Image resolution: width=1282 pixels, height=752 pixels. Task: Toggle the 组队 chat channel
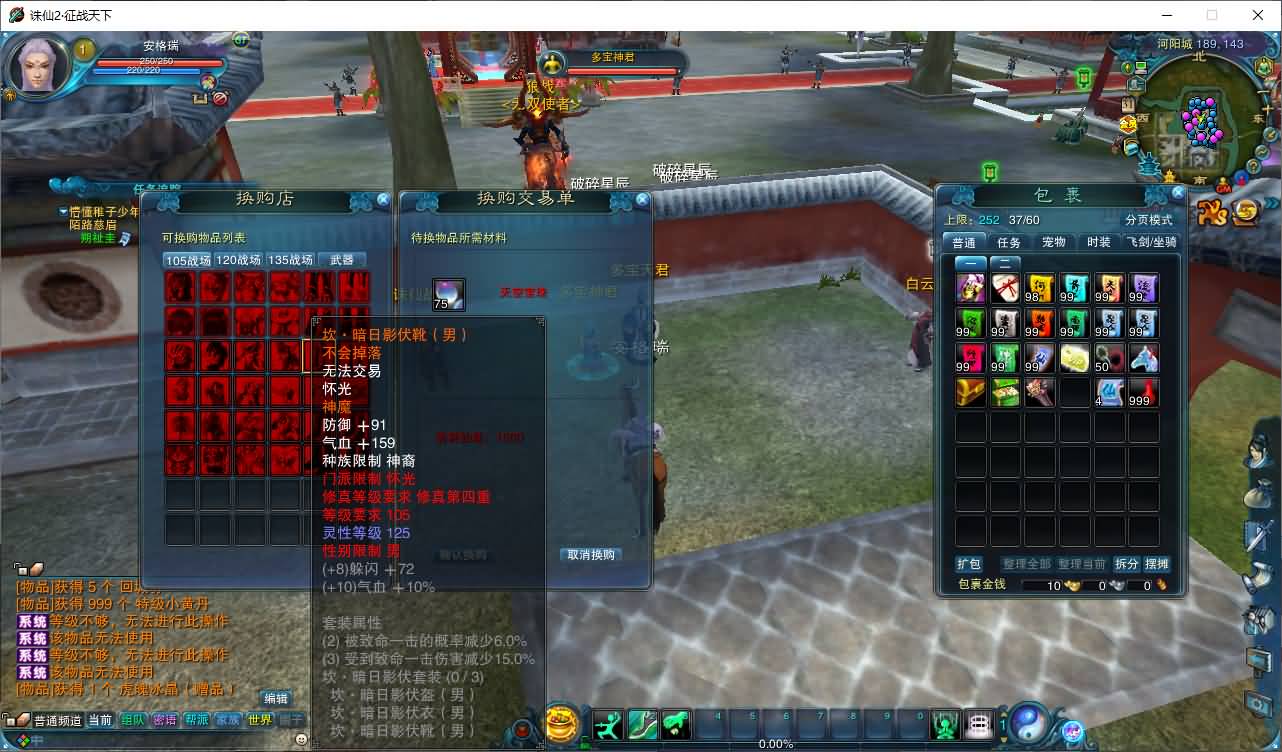point(132,722)
